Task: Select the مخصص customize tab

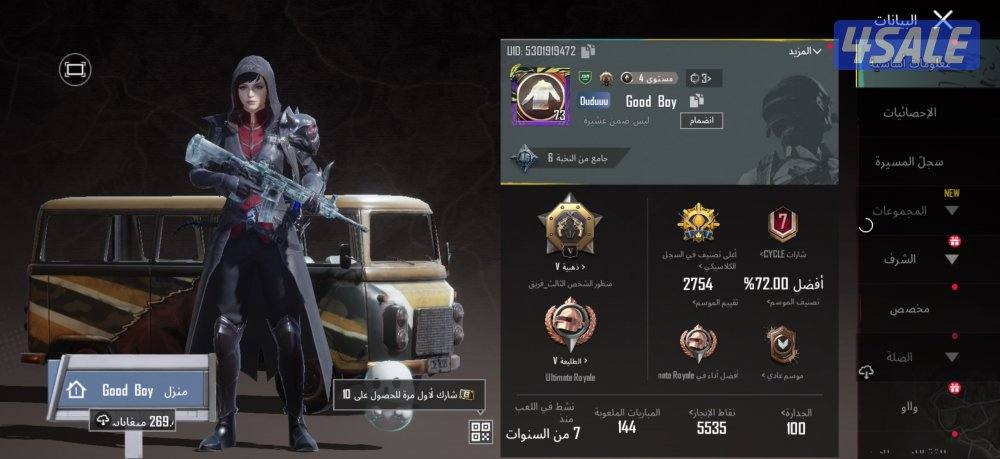Action: coord(910,309)
